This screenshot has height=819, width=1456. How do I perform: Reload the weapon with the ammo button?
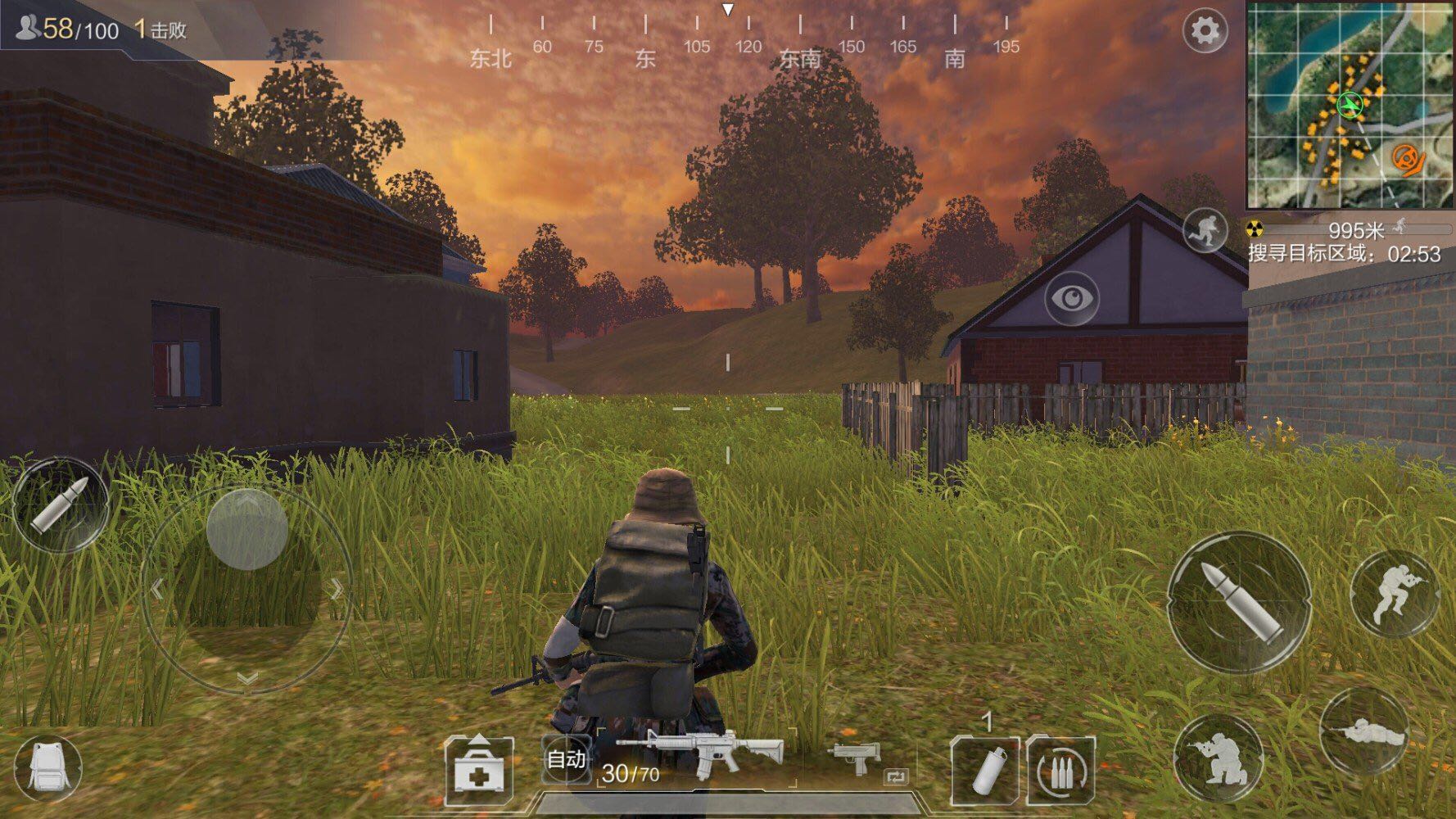(x=1060, y=770)
